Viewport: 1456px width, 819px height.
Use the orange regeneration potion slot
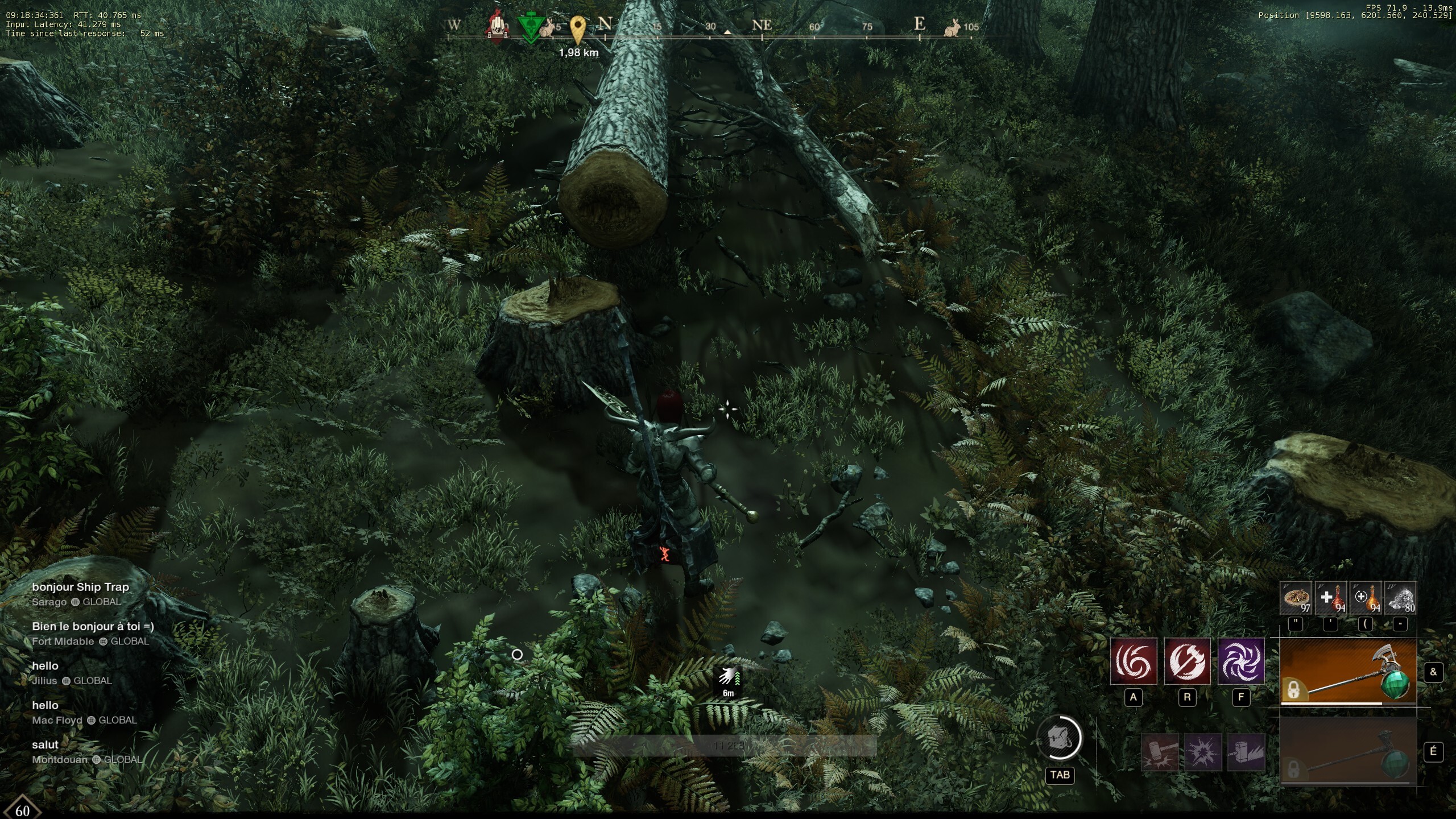(1366, 598)
